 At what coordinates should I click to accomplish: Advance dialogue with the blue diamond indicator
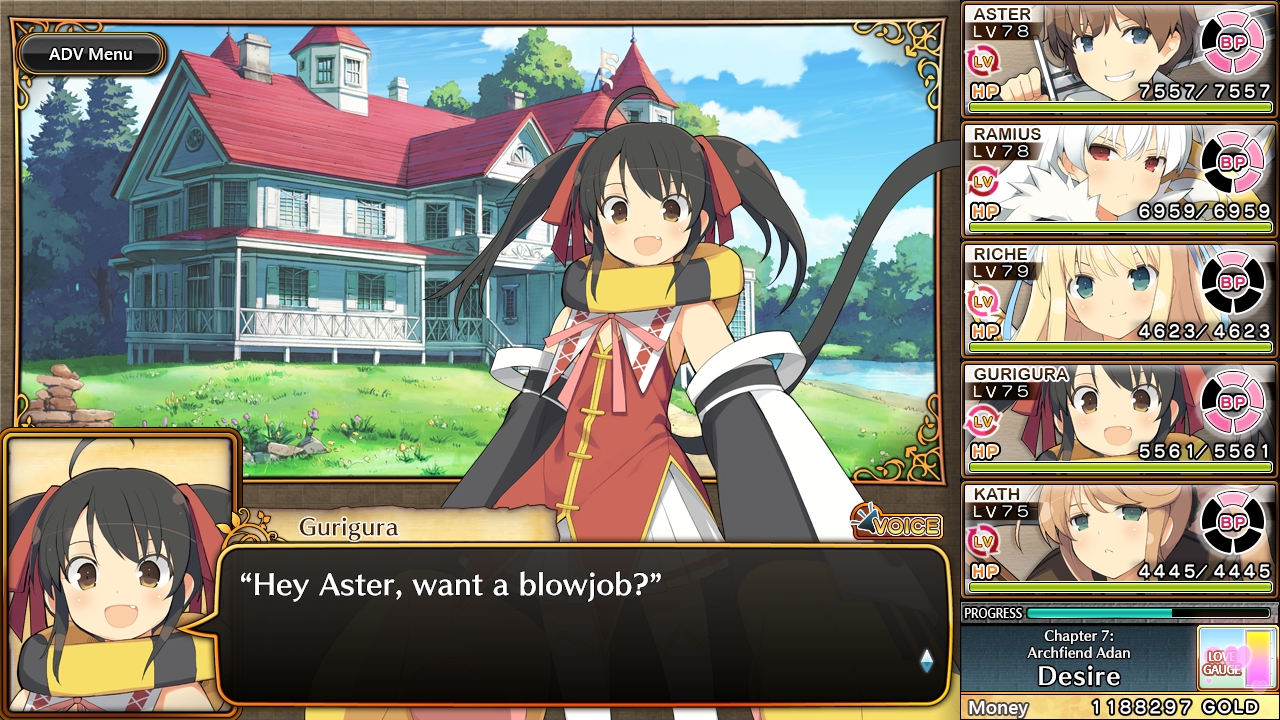926,660
